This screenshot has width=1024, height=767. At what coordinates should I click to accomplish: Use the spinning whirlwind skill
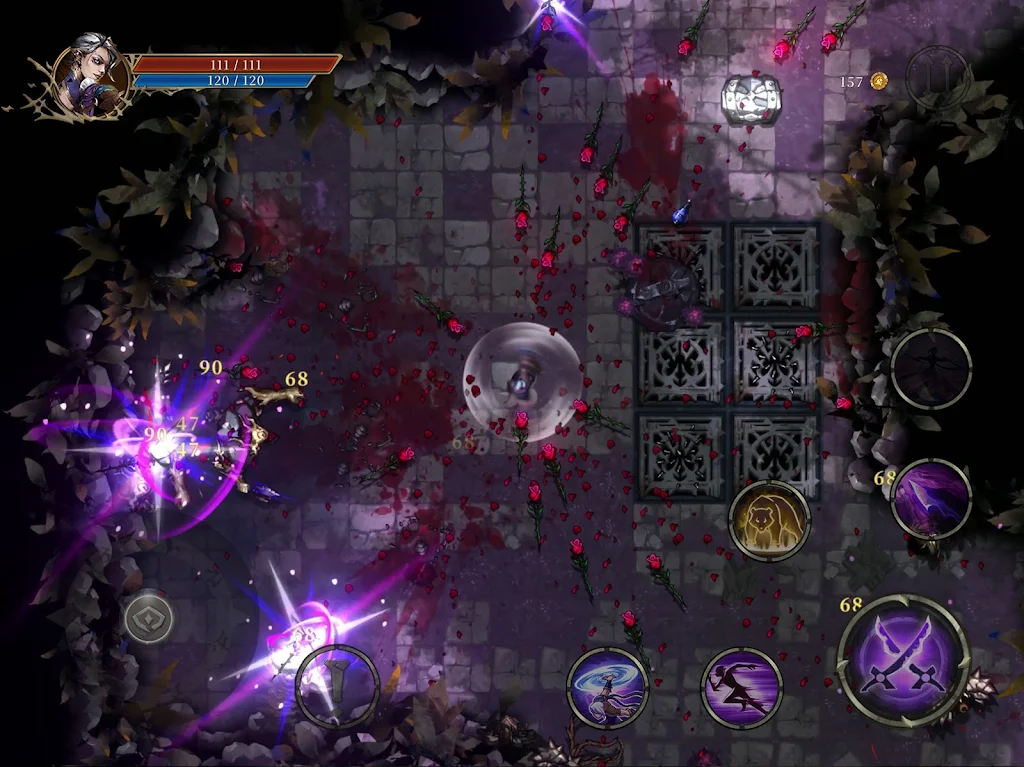tap(607, 688)
